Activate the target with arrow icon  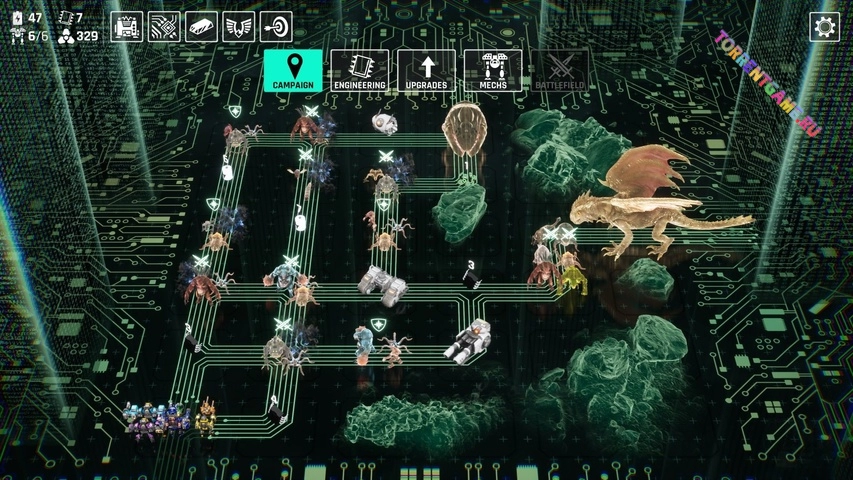click(x=276, y=27)
